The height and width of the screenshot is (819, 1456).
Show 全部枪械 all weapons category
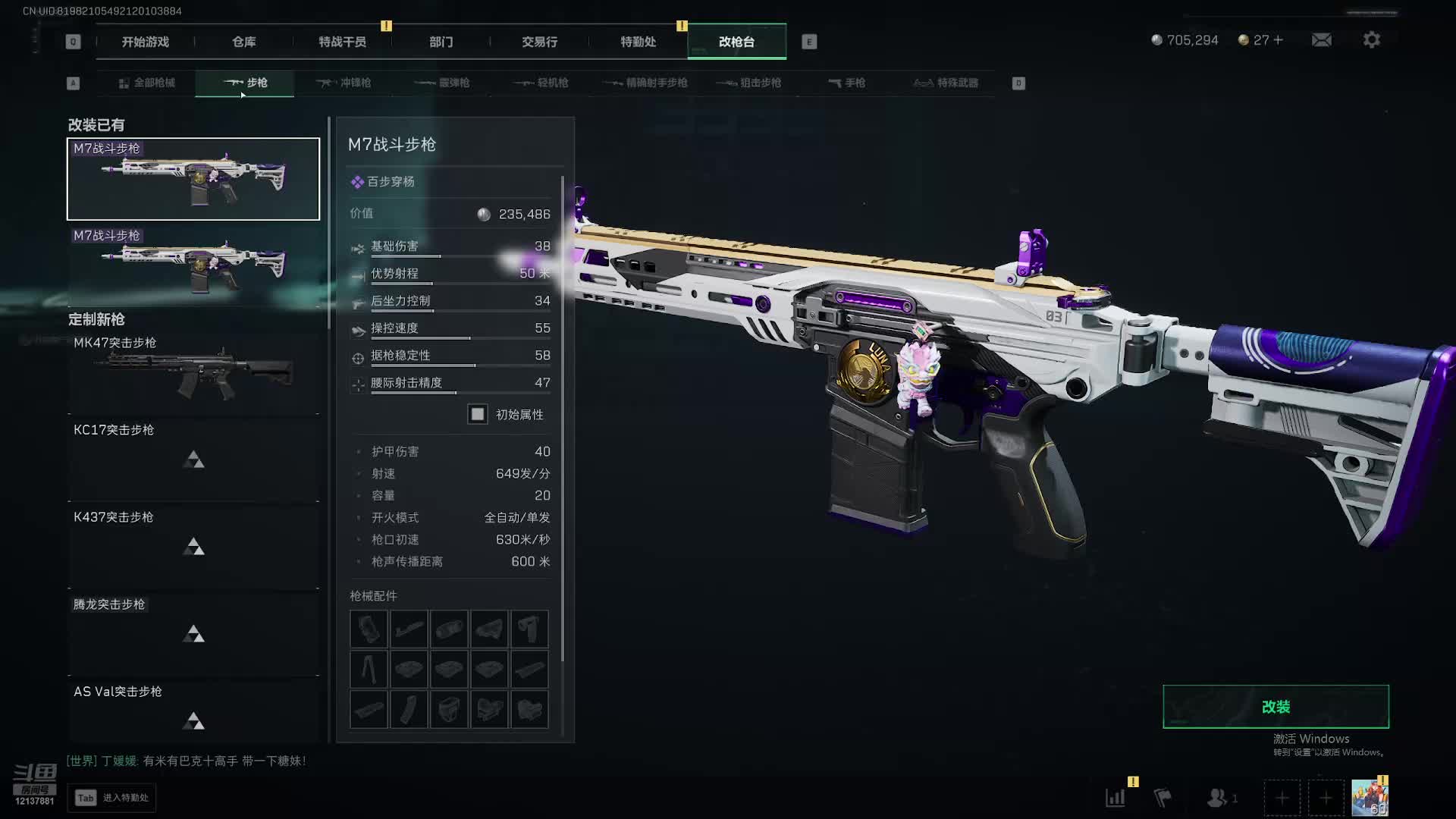[147, 83]
